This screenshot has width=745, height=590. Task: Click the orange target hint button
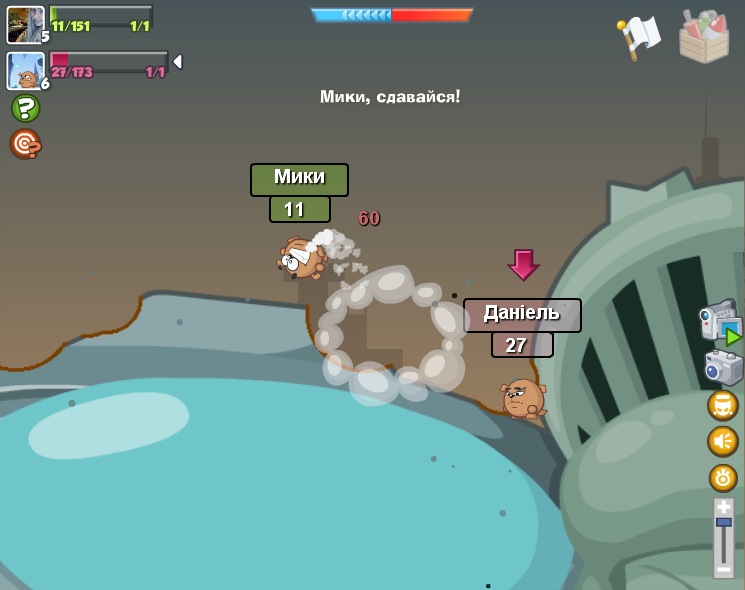25,144
